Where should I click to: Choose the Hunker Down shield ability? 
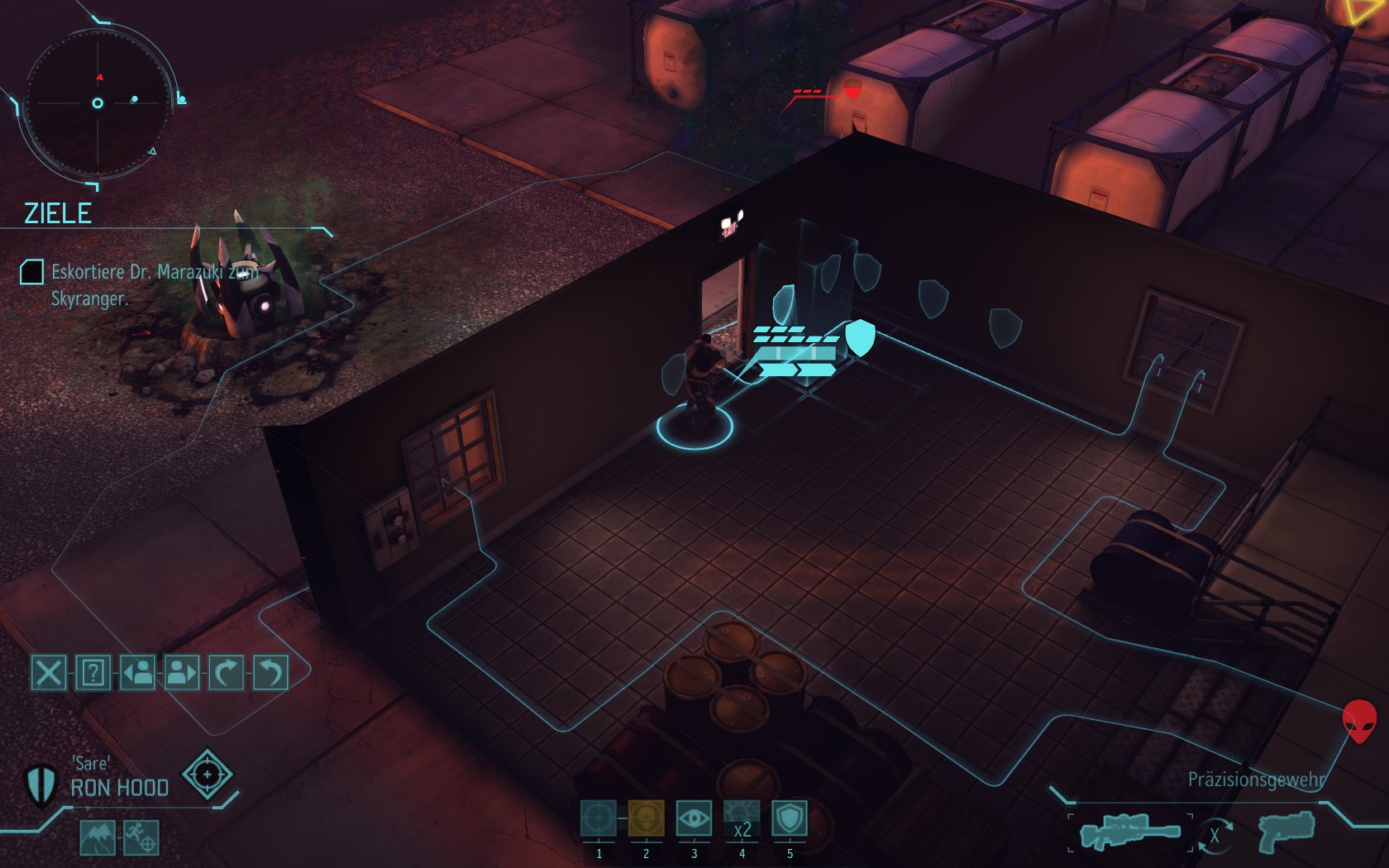pyautogui.click(x=790, y=818)
